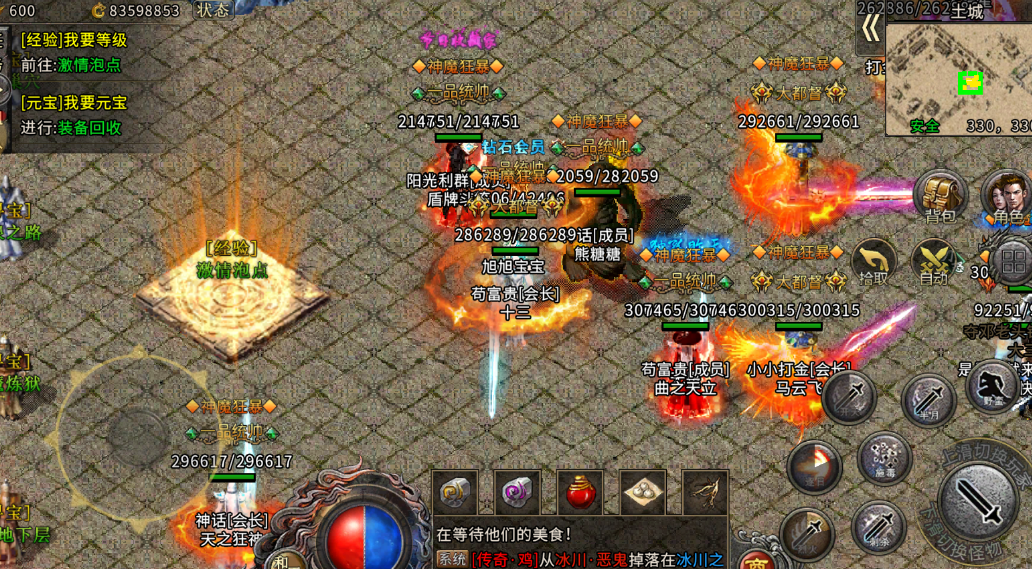Tap the 拾取 pick-up button
Screen dimensions: 1032x569
tap(874, 262)
